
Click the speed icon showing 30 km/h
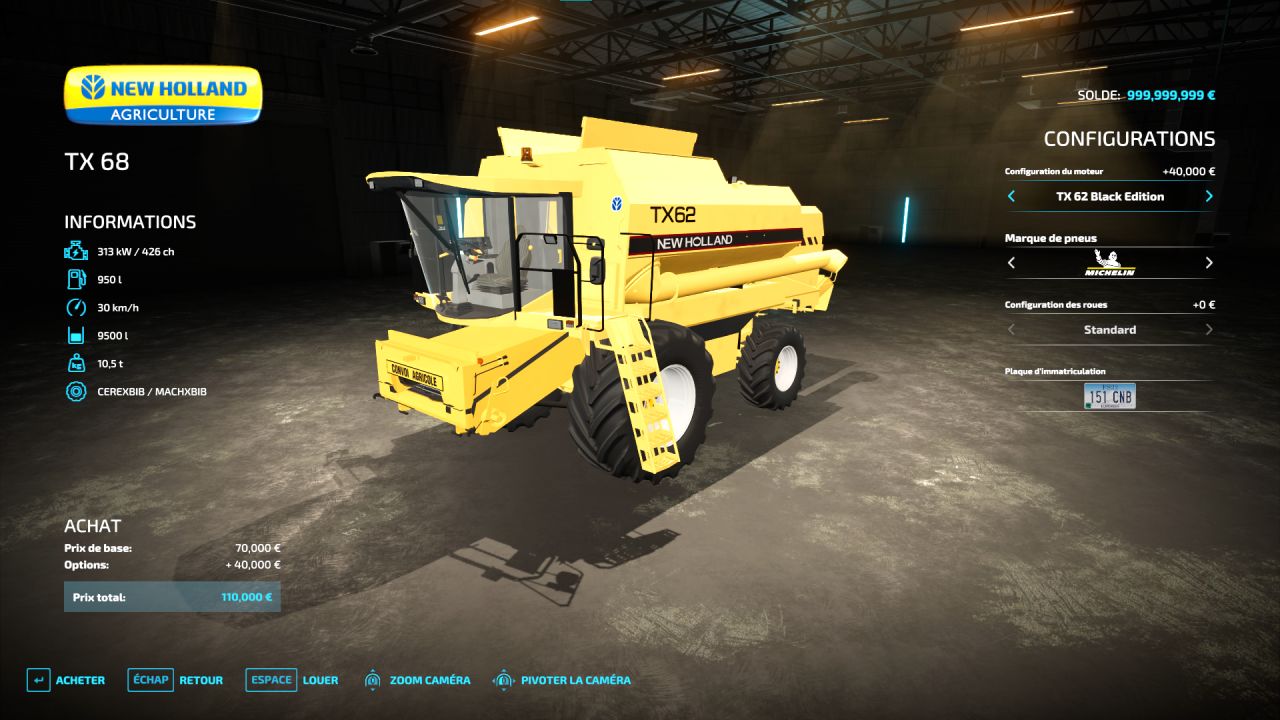tap(75, 307)
